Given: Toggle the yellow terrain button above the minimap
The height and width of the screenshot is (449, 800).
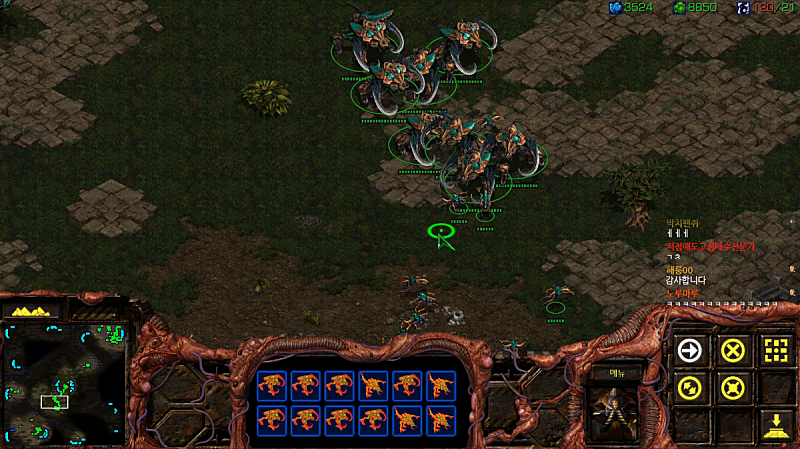Looking at the screenshot, I should pyautogui.click(x=34, y=312).
